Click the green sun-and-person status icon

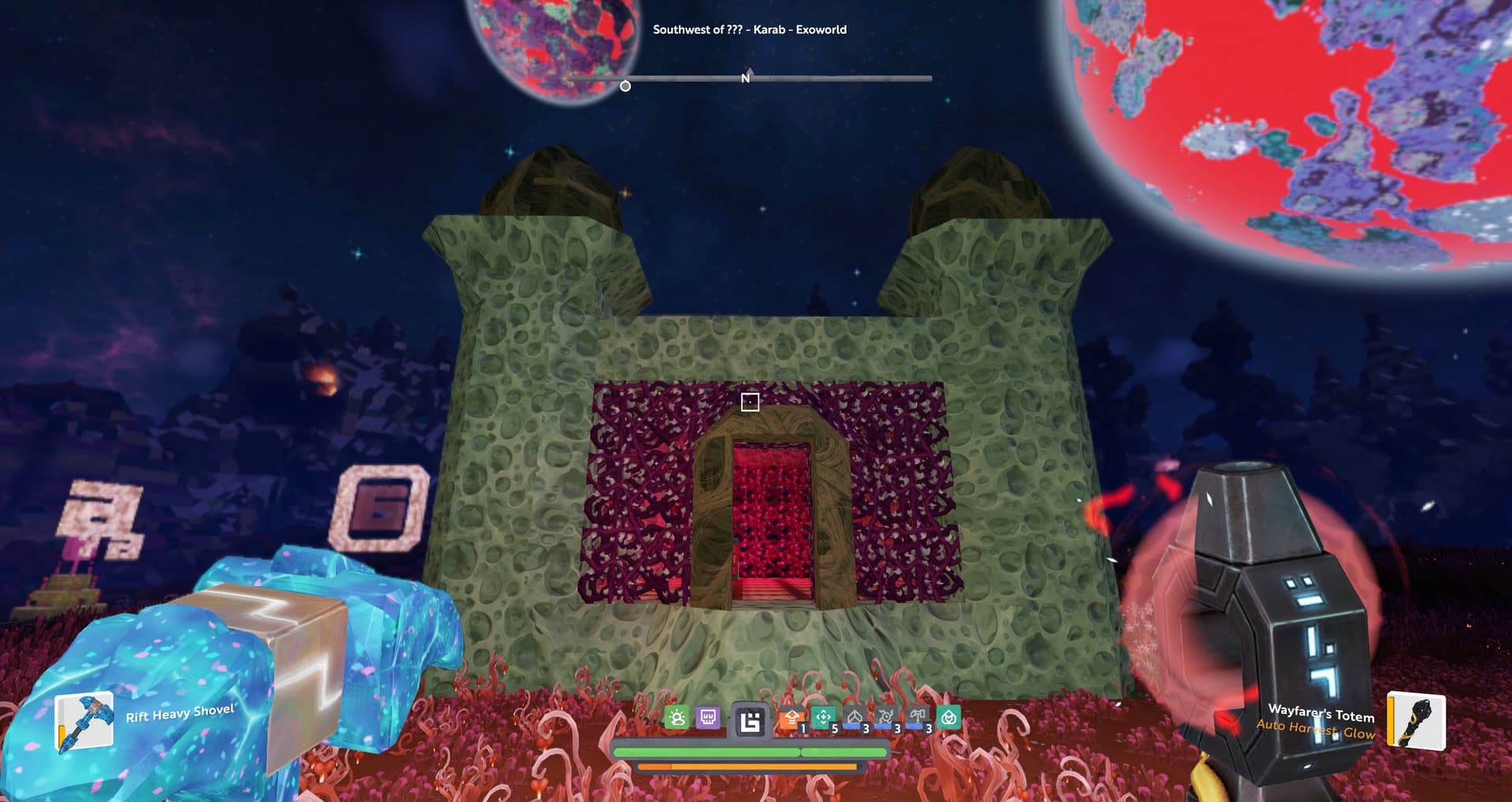tap(676, 718)
